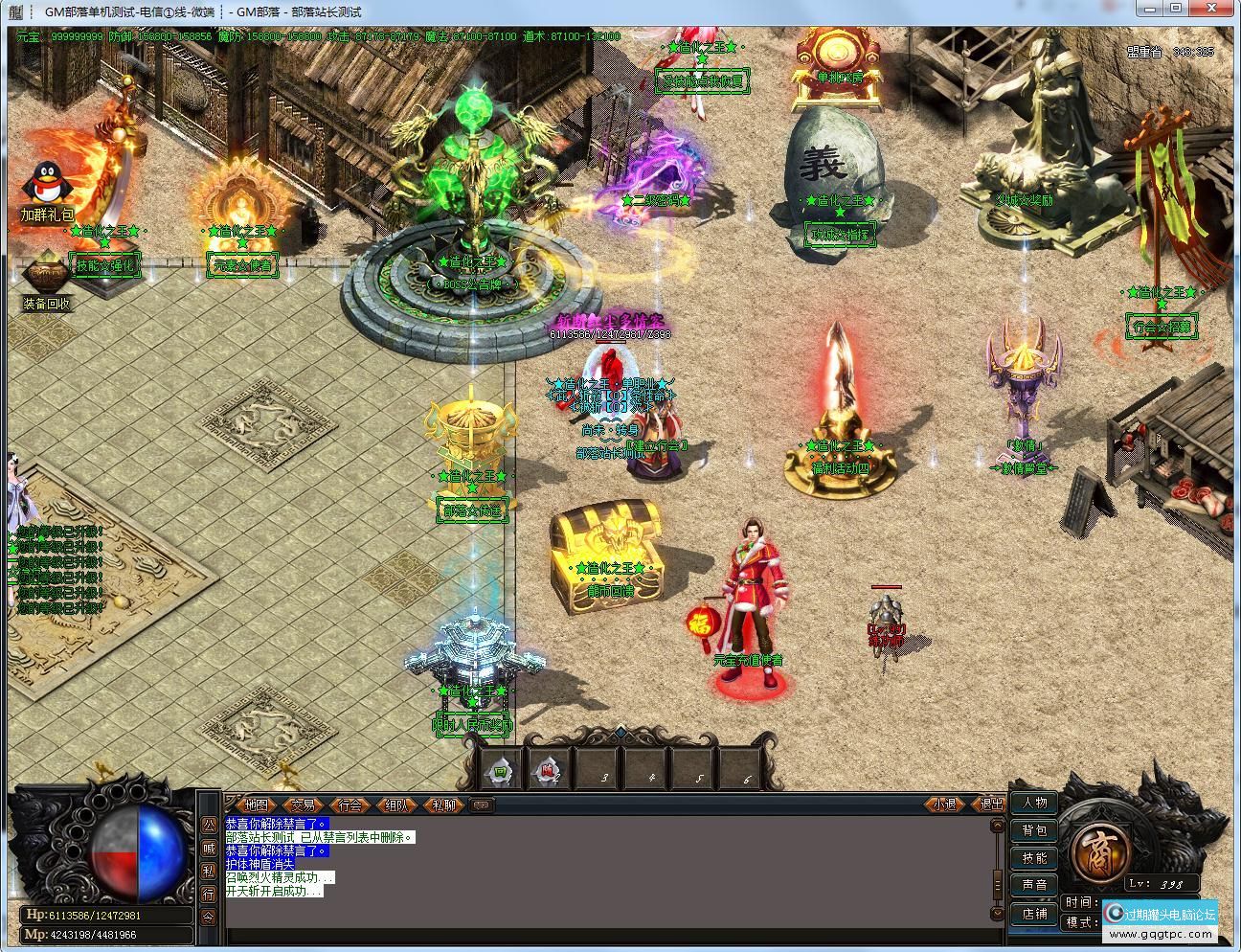Image resolution: width=1241 pixels, height=952 pixels.
Task: Click the 交易 trade button
Action: (x=304, y=805)
